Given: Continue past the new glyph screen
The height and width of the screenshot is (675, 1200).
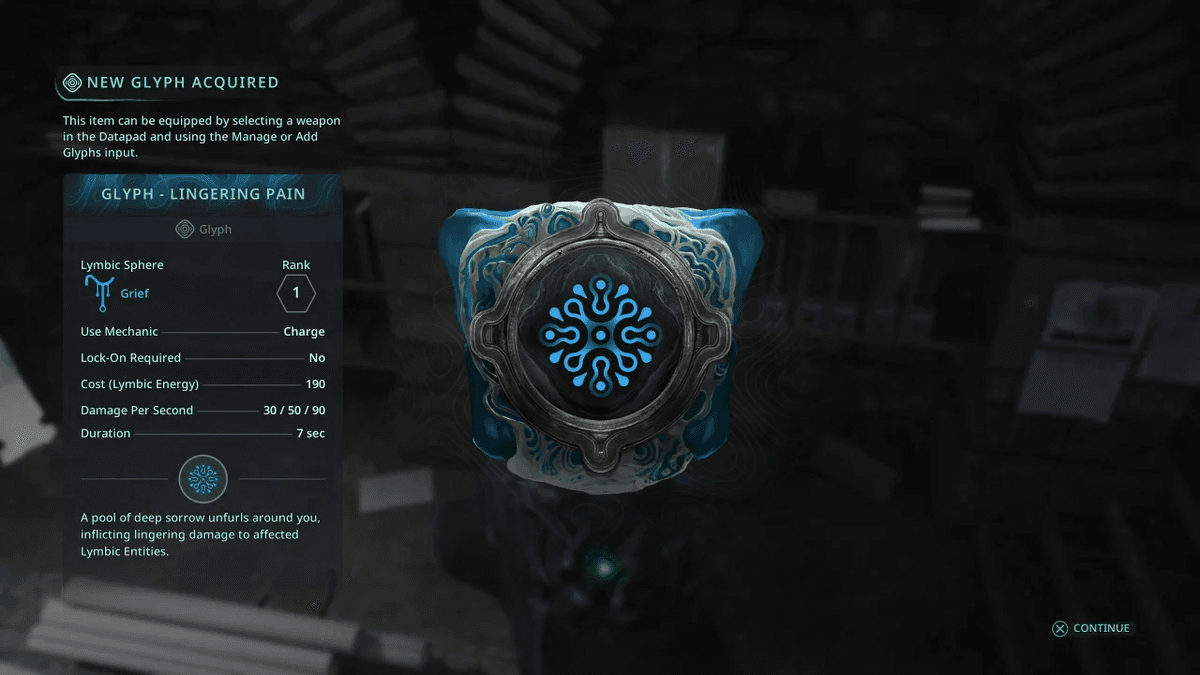Looking at the screenshot, I should tap(1091, 628).
